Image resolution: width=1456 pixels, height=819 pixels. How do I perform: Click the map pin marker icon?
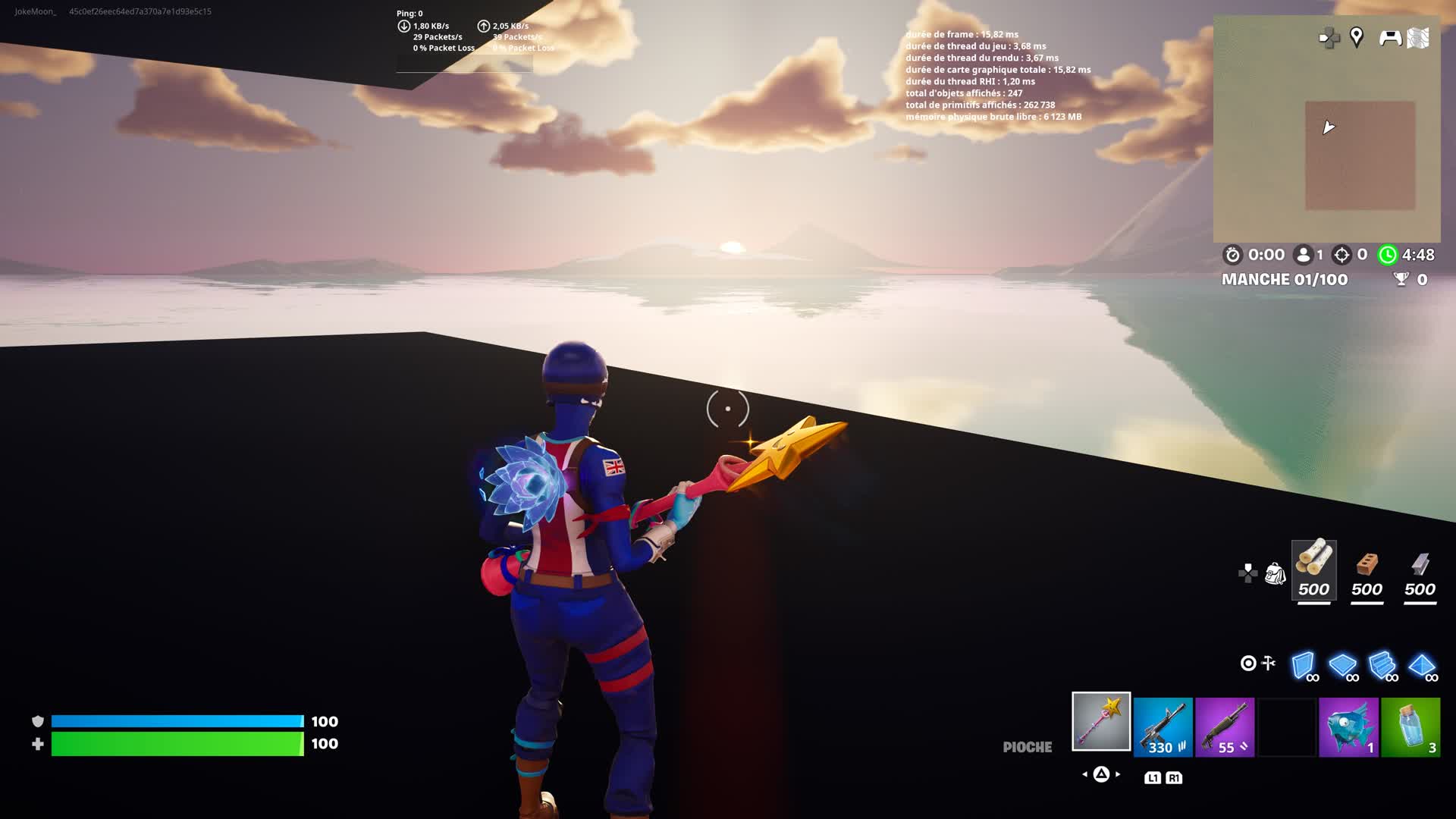coord(1357,37)
